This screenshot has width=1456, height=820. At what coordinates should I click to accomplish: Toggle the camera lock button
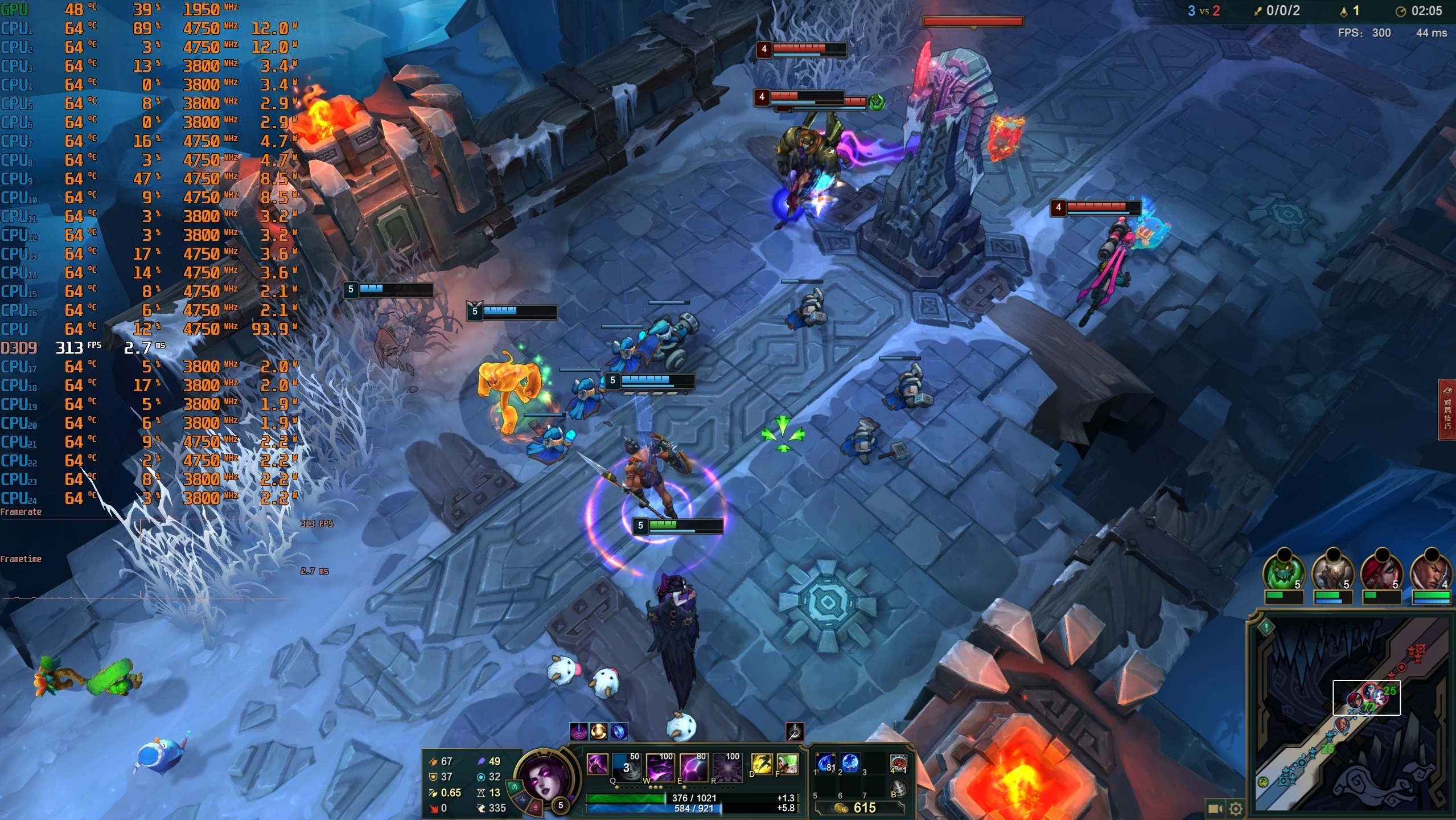click(1215, 809)
